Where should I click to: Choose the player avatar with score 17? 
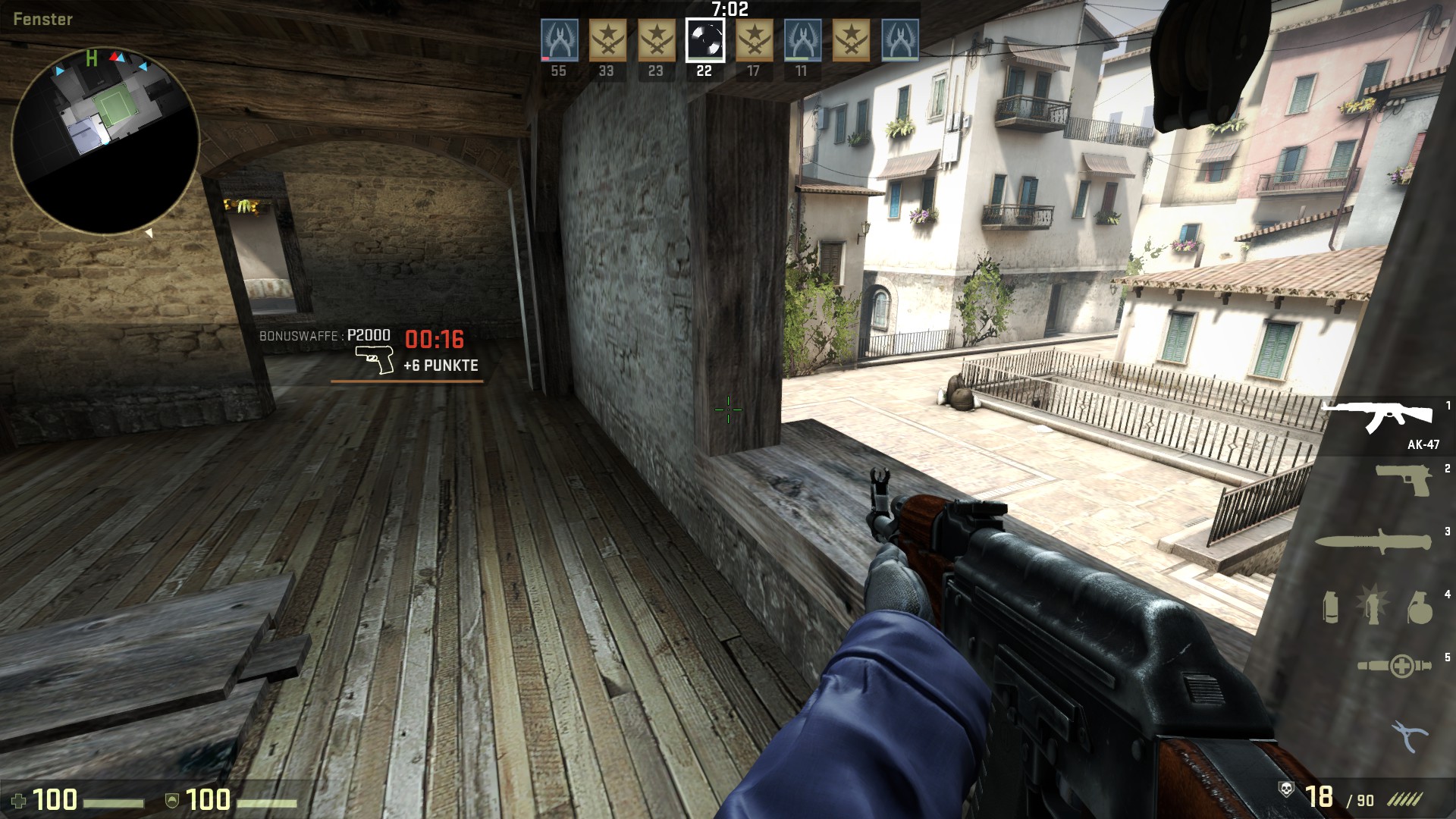(754, 40)
